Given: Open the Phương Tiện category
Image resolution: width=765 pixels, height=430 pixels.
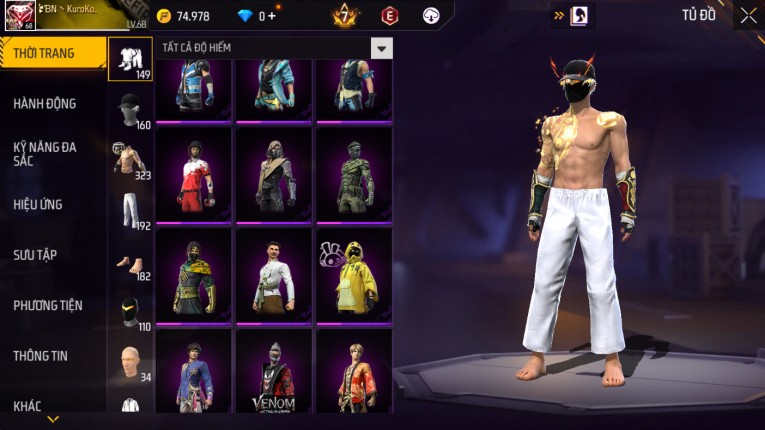Looking at the screenshot, I should pyautogui.click(x=48, y=305).
